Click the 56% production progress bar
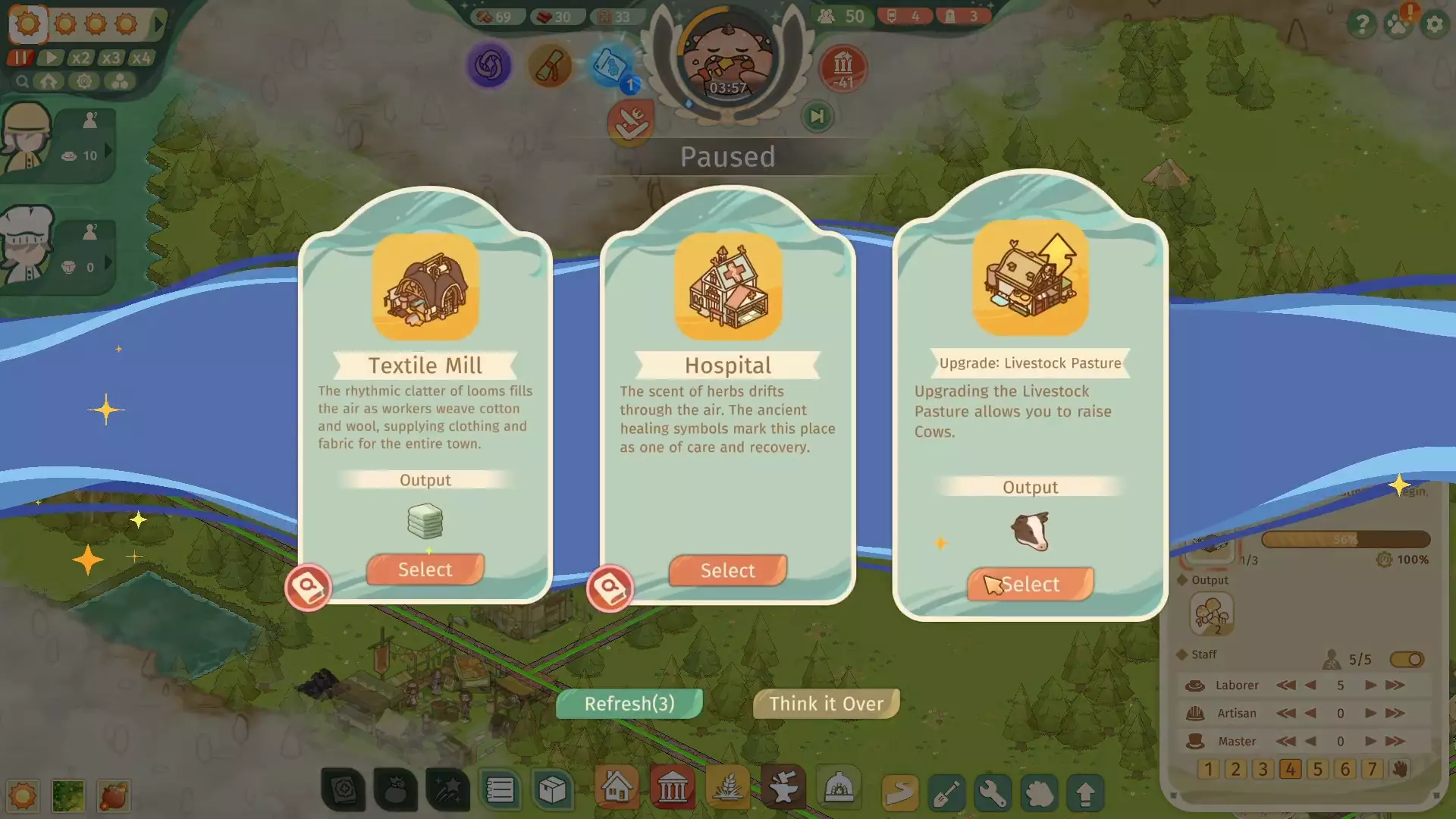1456x819 pixels. coord(1347,539)
